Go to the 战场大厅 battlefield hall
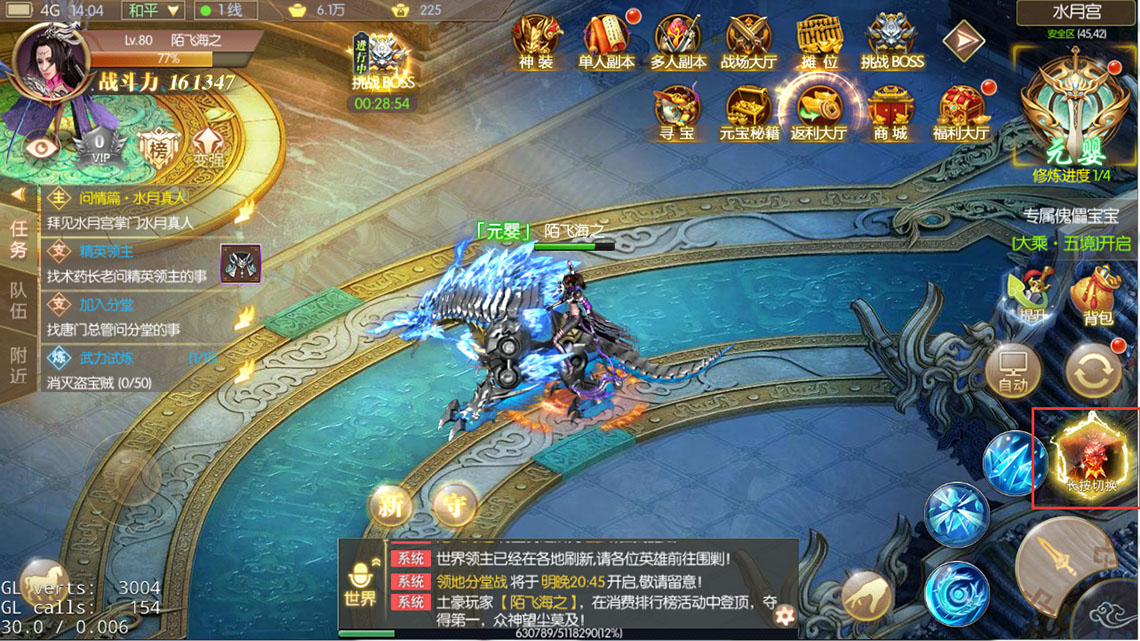Image resolution: width=1140 pixels, height=641 pixels. coord(748,40)
